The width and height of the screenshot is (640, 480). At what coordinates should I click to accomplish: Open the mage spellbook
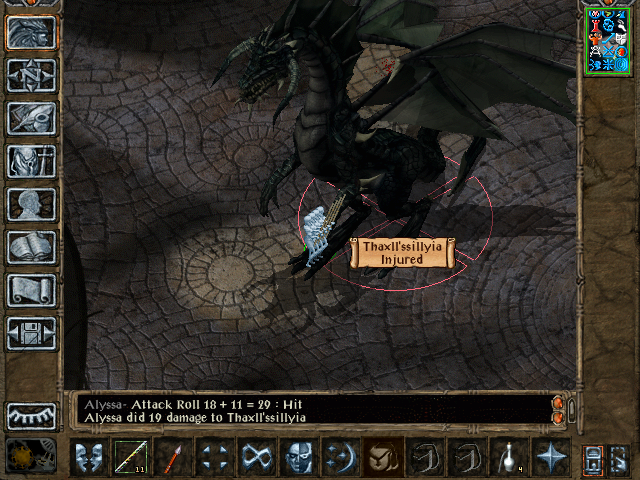click(x=32, y=247)
